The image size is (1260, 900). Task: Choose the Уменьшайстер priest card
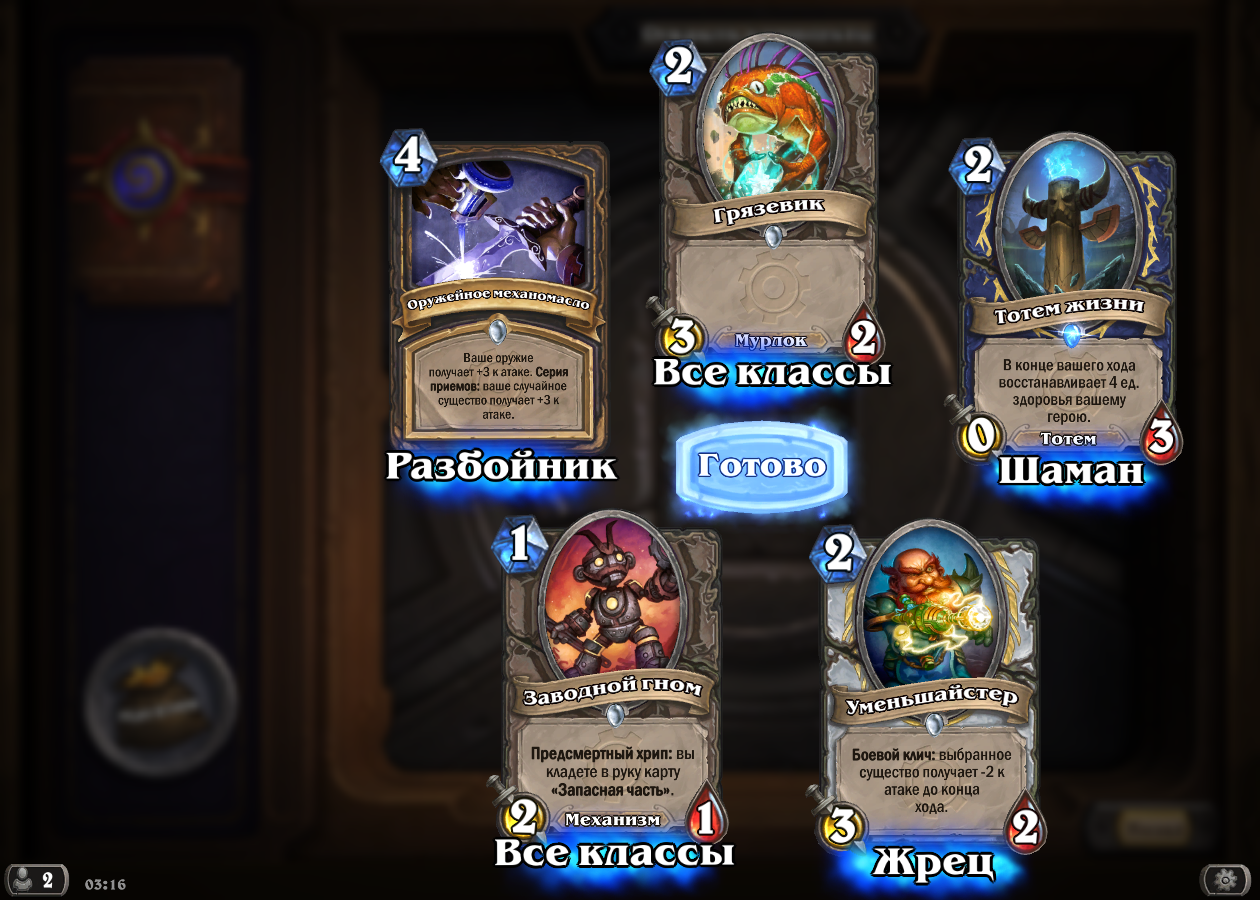930,690
